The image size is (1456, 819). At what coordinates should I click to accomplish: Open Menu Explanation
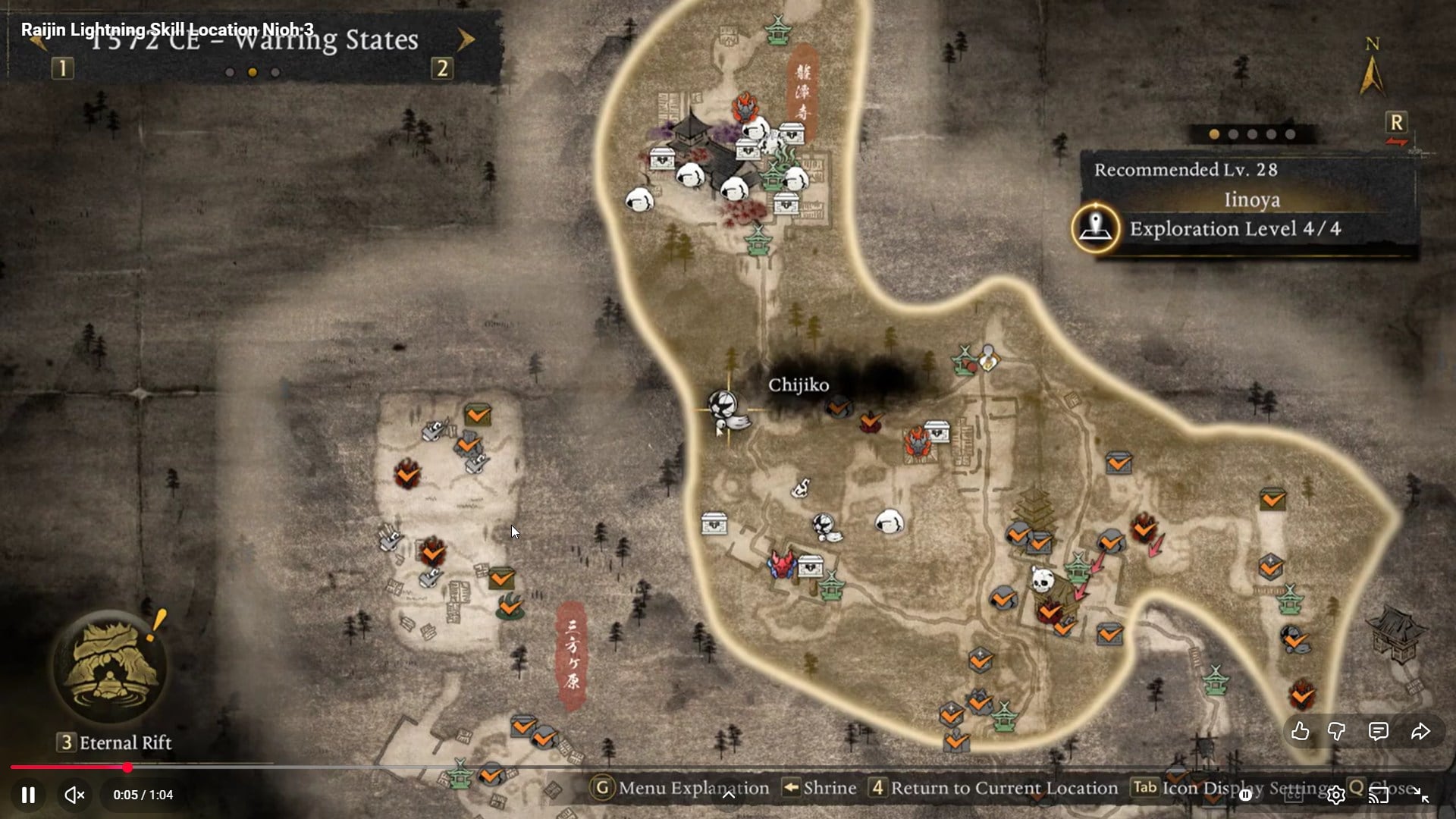tap(682, 788)
